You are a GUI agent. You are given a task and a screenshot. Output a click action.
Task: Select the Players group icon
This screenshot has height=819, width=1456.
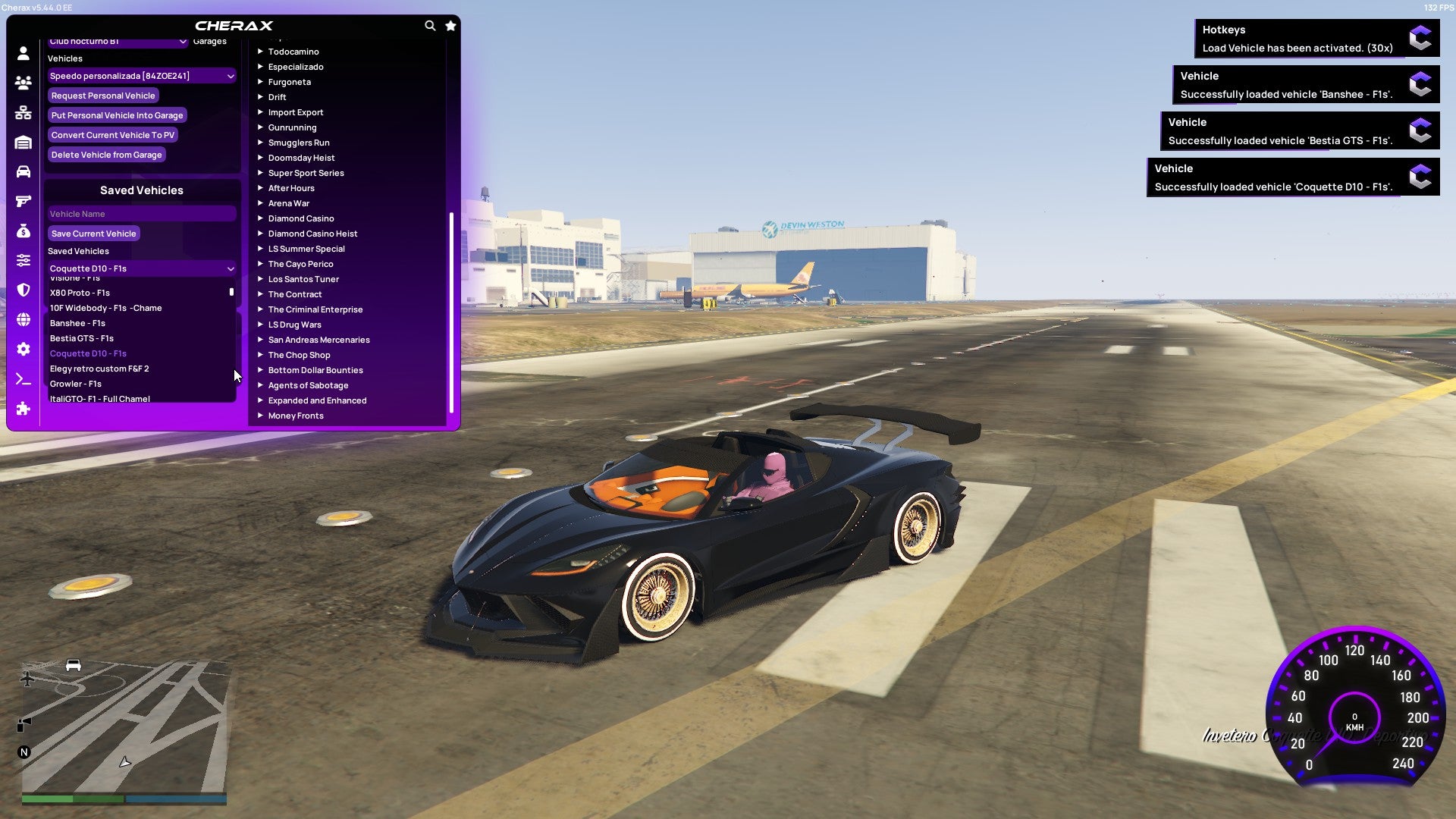click(22, 83)
